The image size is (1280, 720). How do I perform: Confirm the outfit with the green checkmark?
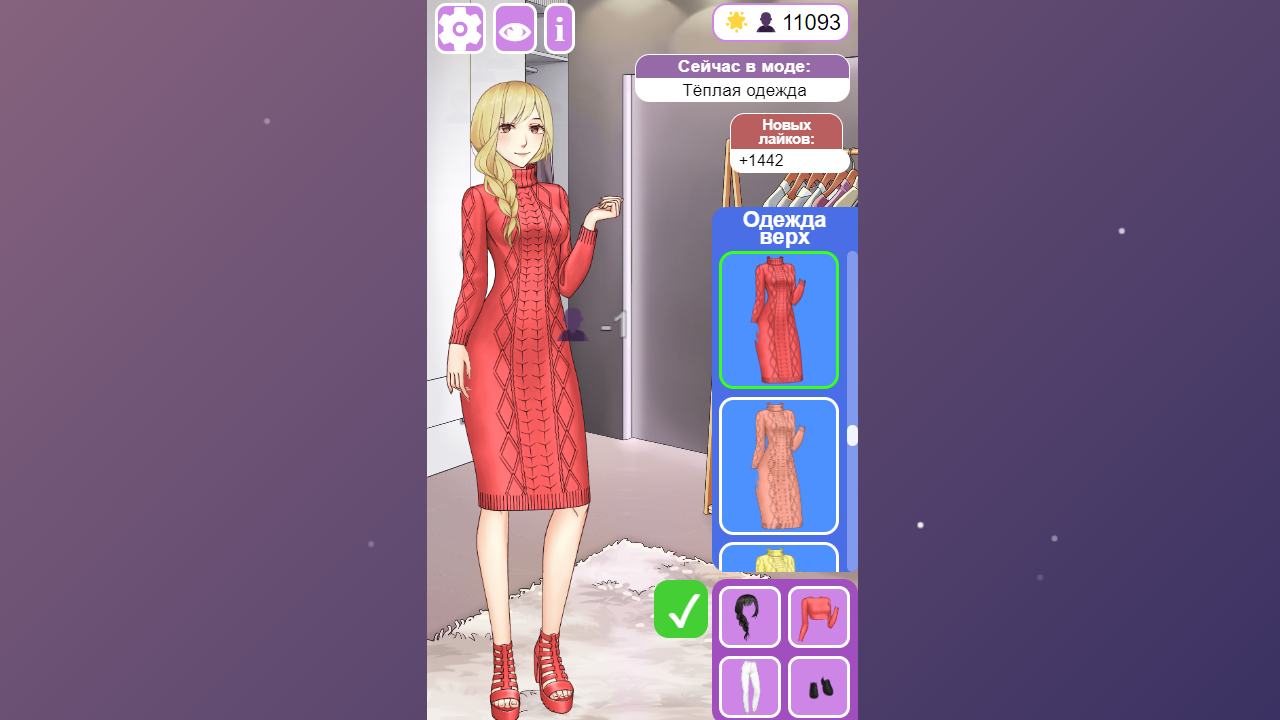pyautogui.click(x=680, y=609)
